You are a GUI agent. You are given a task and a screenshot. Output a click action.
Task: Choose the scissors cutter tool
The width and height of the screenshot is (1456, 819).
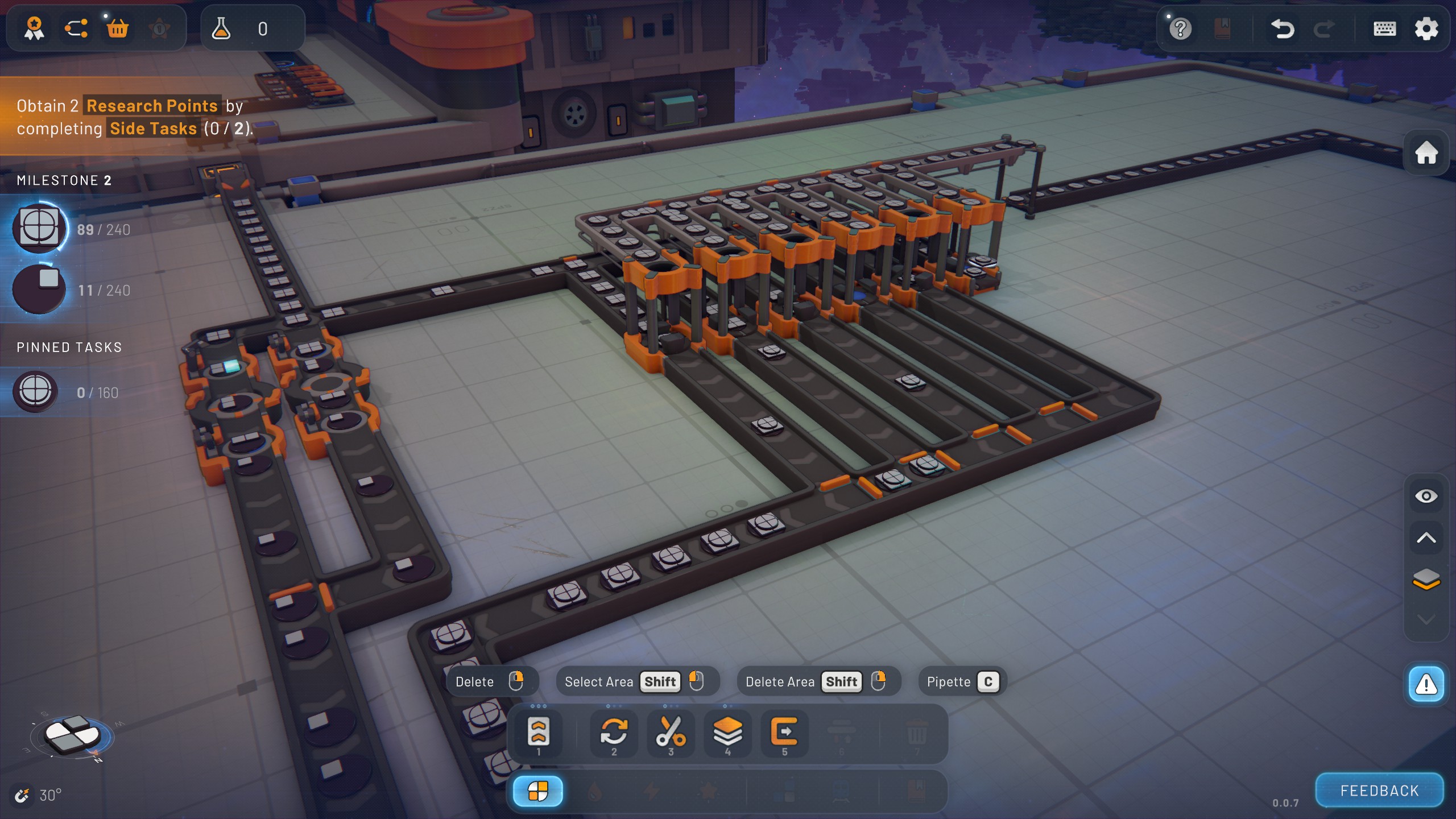pyautogui.click(x=671, y=732)
